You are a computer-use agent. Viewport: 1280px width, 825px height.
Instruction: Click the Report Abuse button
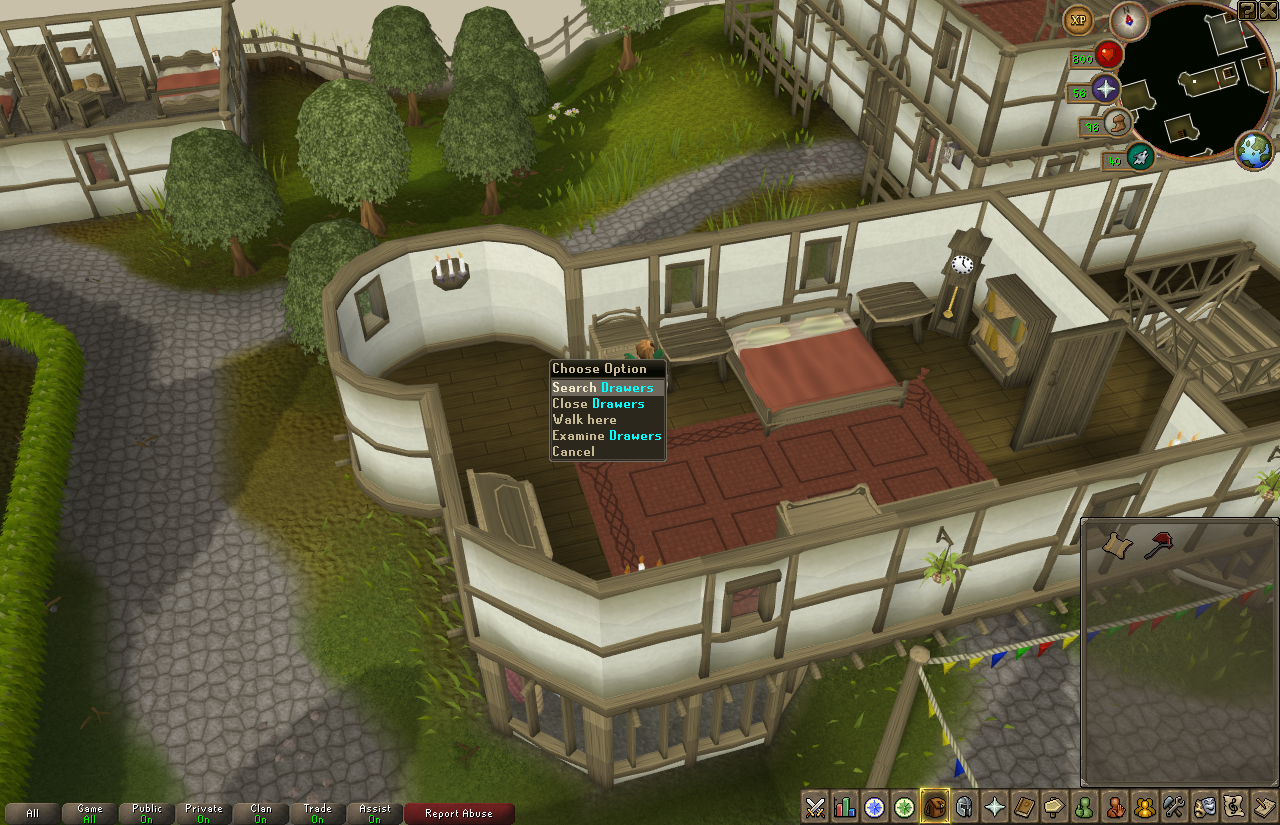tap(459, 813)
